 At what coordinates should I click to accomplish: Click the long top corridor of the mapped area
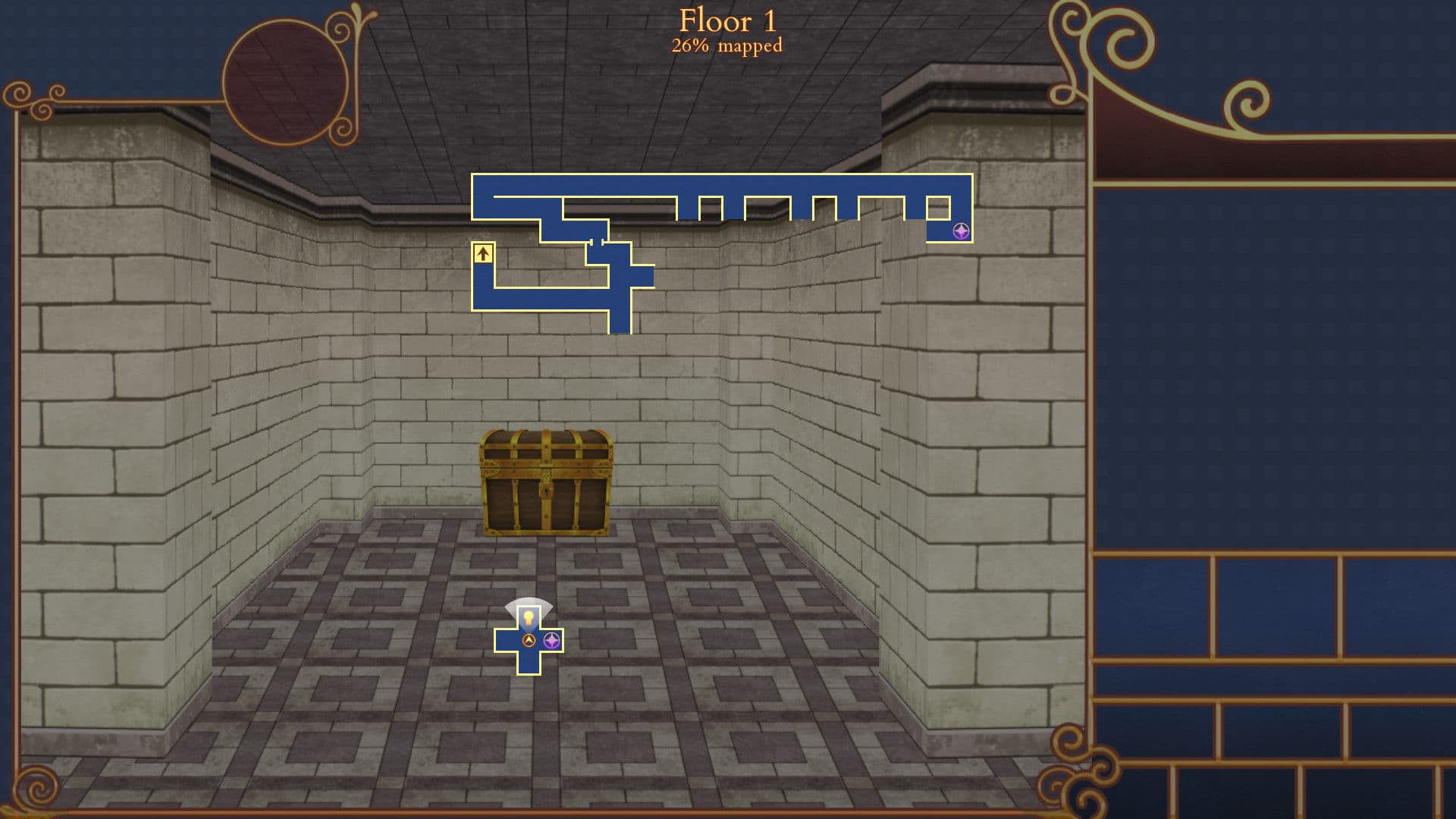point(720,186)
